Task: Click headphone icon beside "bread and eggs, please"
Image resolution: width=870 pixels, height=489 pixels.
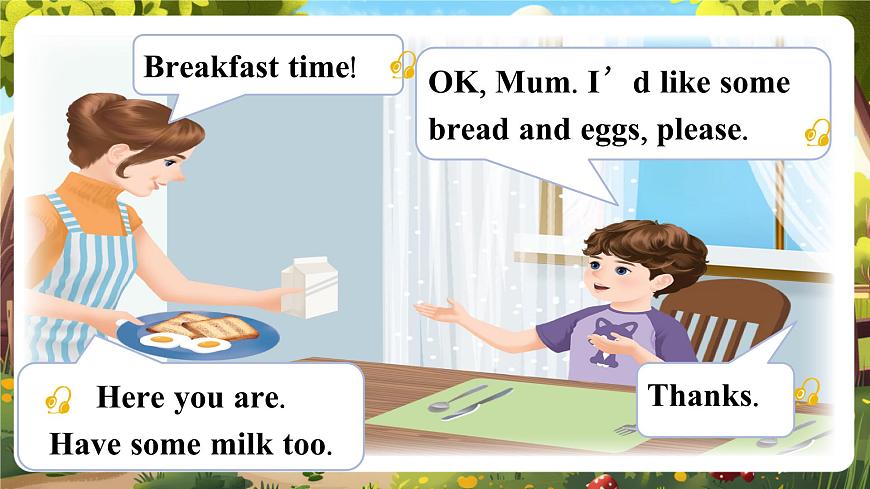Action: 818,133
